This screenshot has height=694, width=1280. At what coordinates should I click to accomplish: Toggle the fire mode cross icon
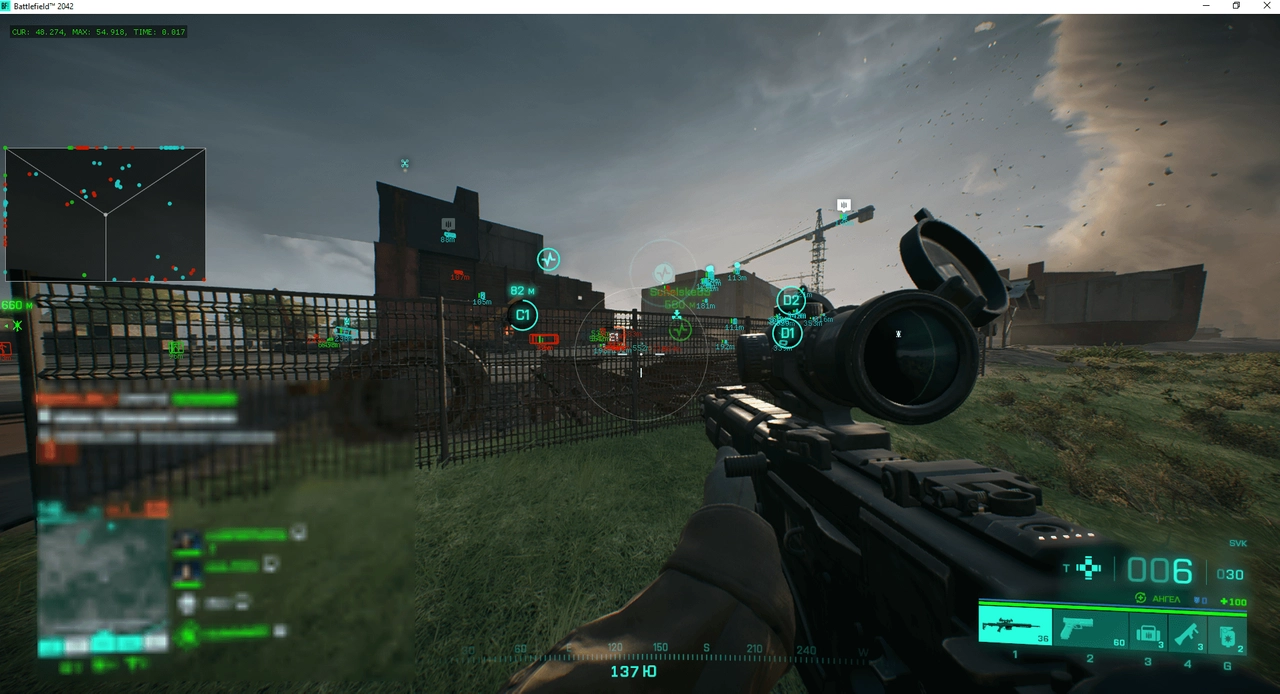[1089, 569]
